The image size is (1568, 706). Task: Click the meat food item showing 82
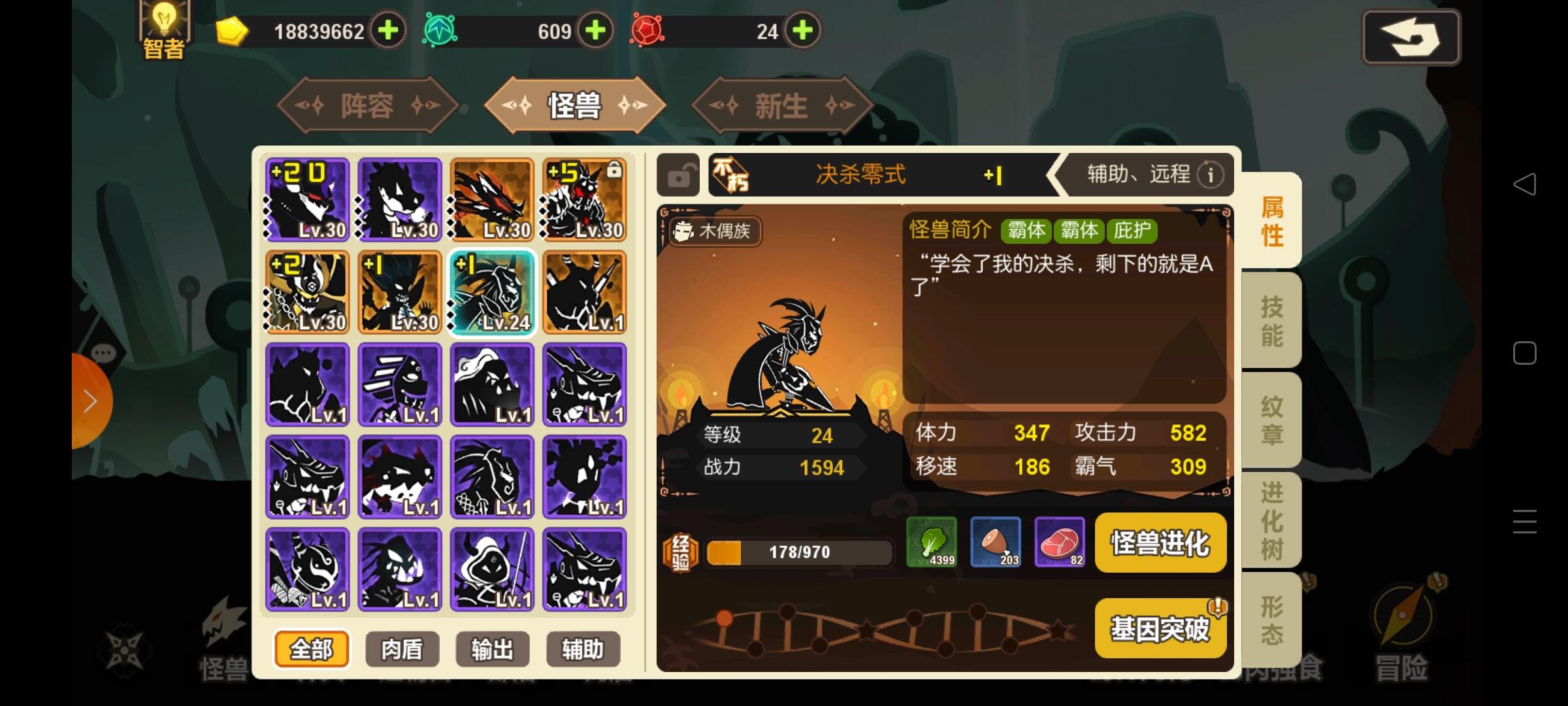pyautogui.click(x=1060, y=543)
